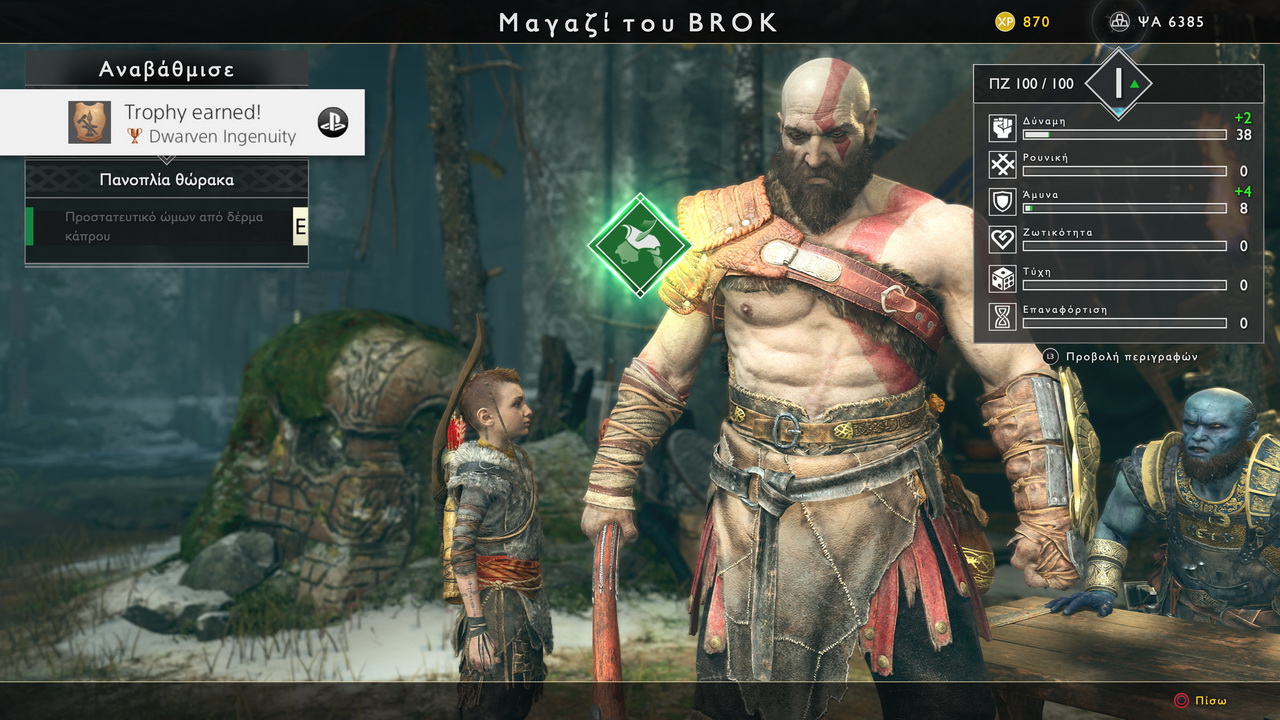1280x720 pixels.
Task: Click the green shoulder armor diamond icon
Action: click(x=639, y=245)
